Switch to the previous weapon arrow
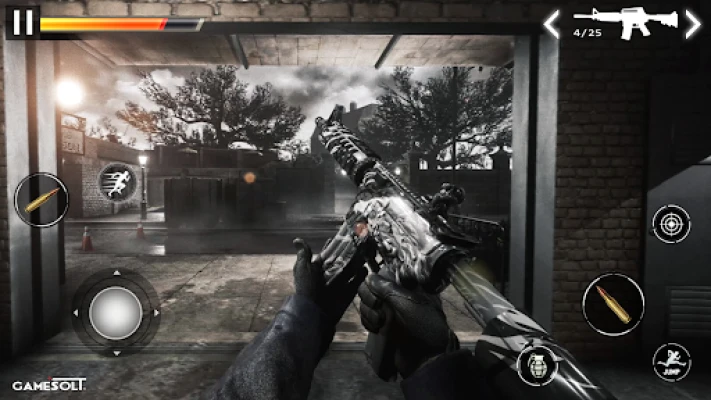The image size is (711, 400). [x=551, y=24]
